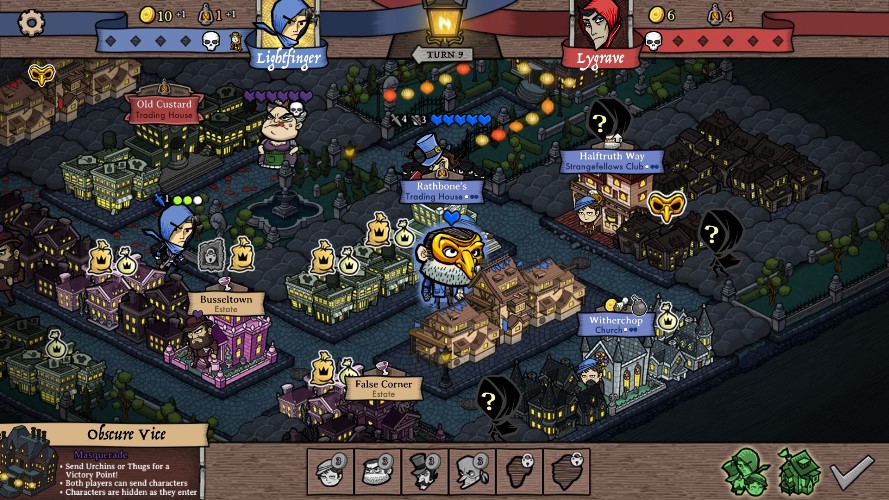
Task: Hire the Urchin with the flat cap
Action: (x=330, y=469)
